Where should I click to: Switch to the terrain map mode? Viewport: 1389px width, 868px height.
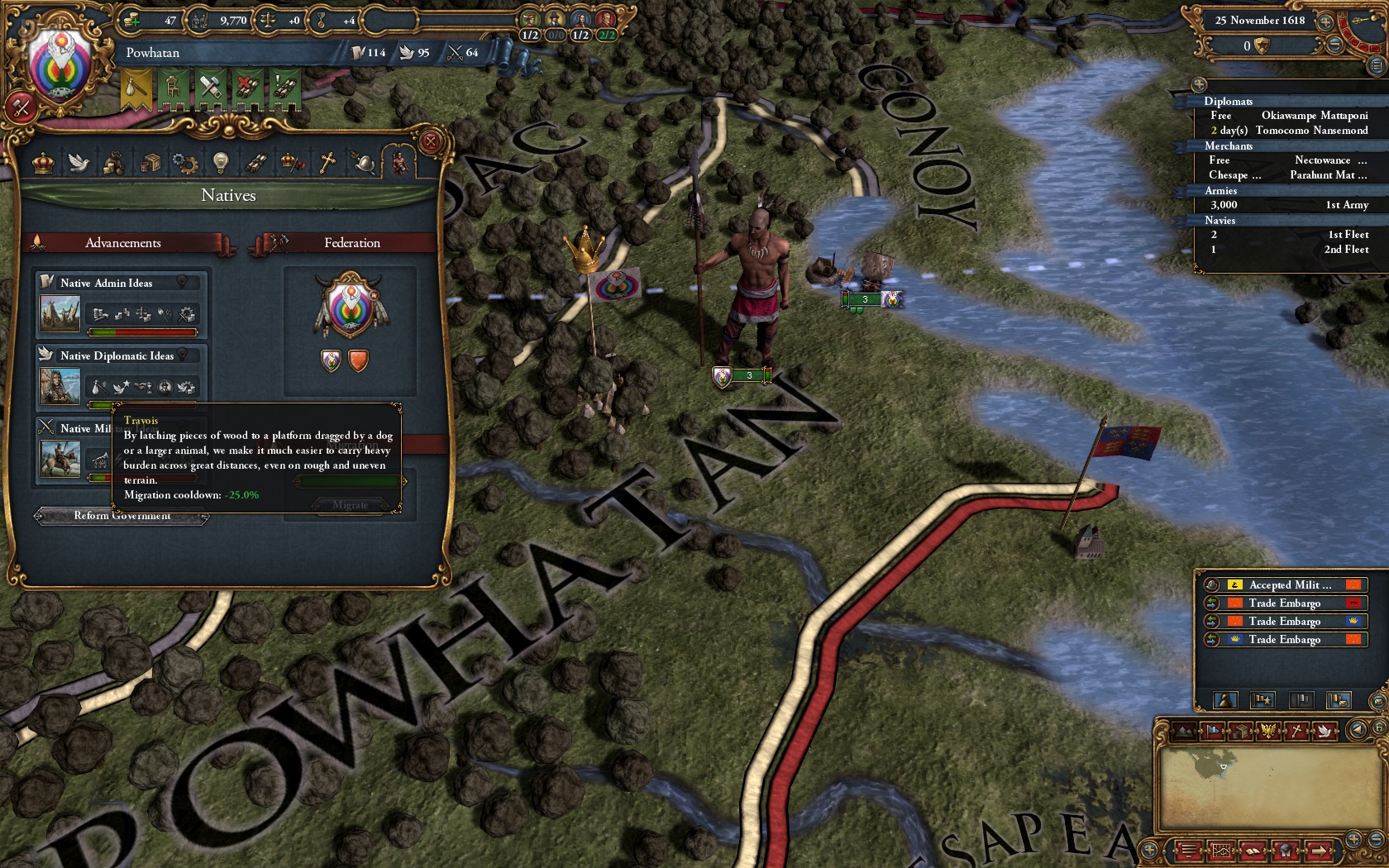click(x=1184, y=731)
